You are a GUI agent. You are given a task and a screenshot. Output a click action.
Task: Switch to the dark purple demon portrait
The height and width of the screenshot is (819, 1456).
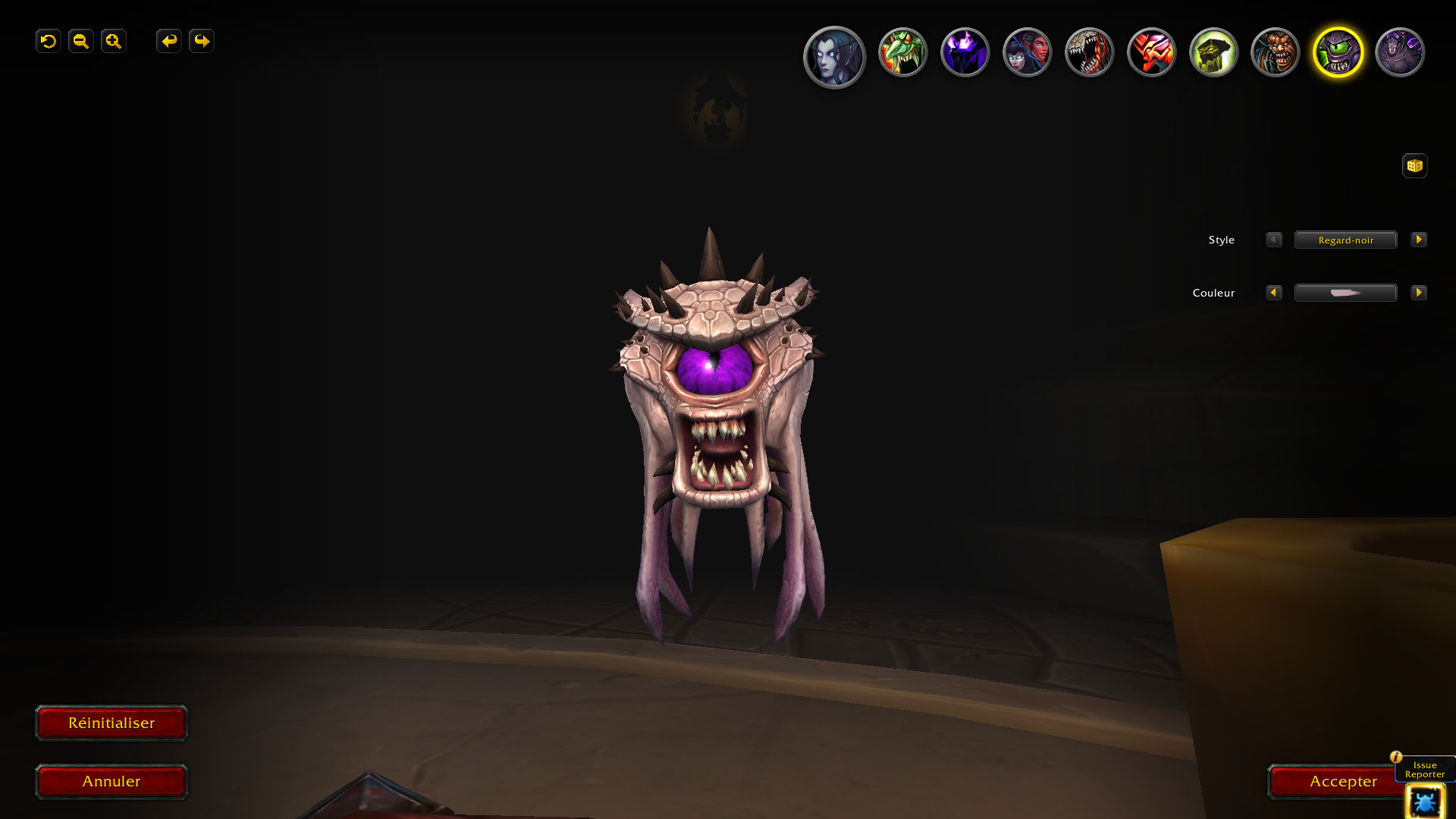coord(1400,52)
